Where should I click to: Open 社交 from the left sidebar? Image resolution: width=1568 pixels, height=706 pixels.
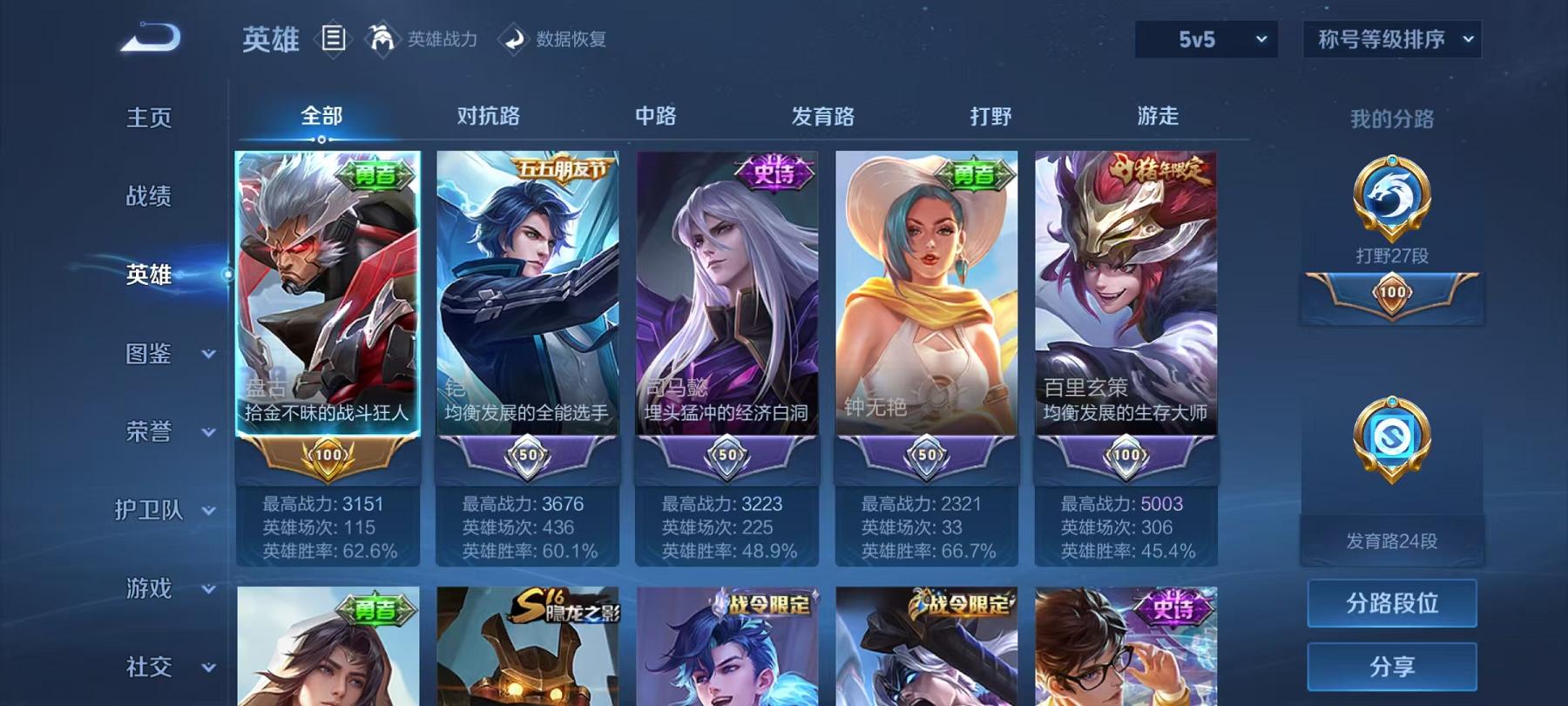[148, 669]
